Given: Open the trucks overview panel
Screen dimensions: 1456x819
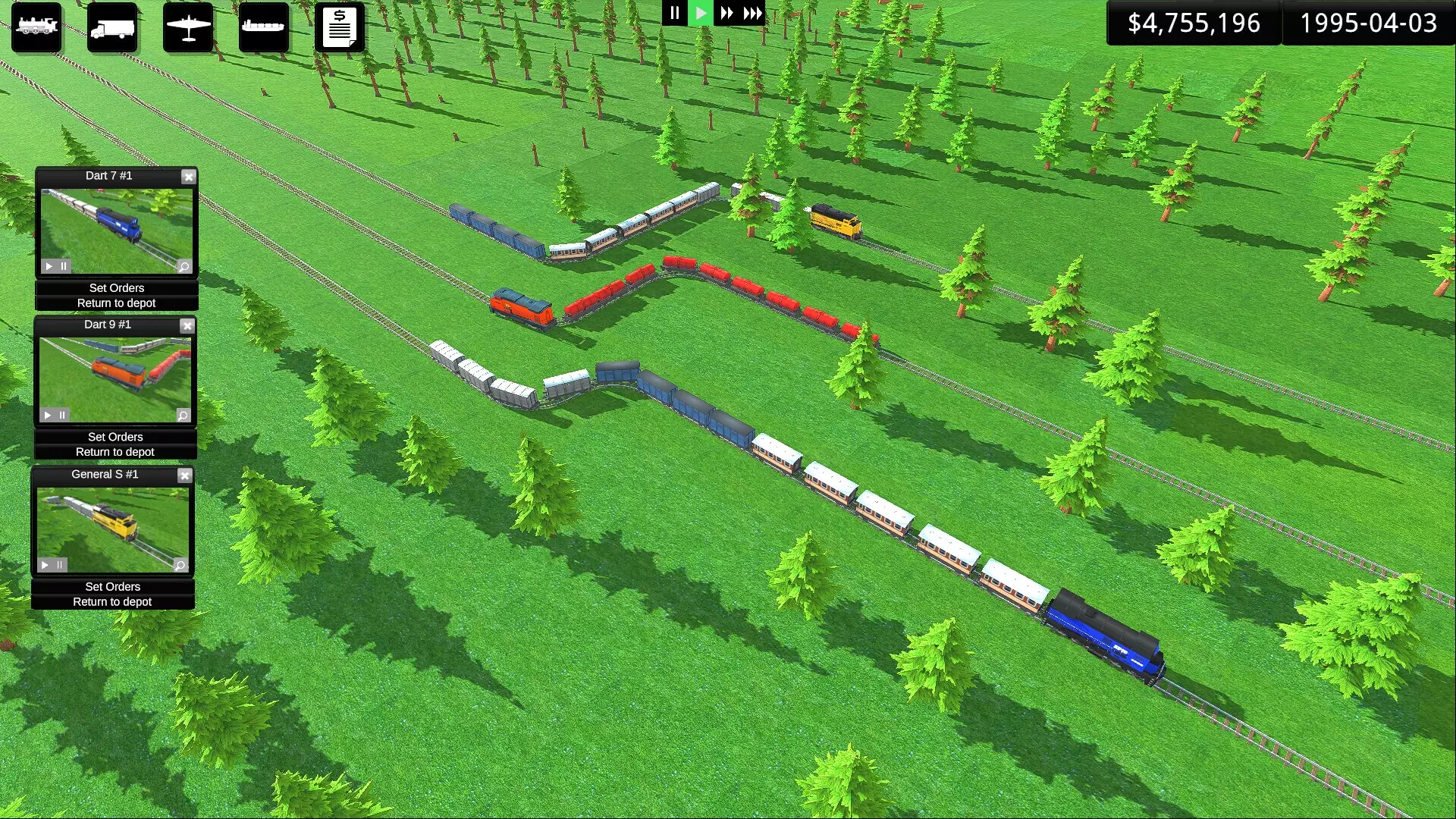Looking at the screenshot, I should click(x=112, y=27).
